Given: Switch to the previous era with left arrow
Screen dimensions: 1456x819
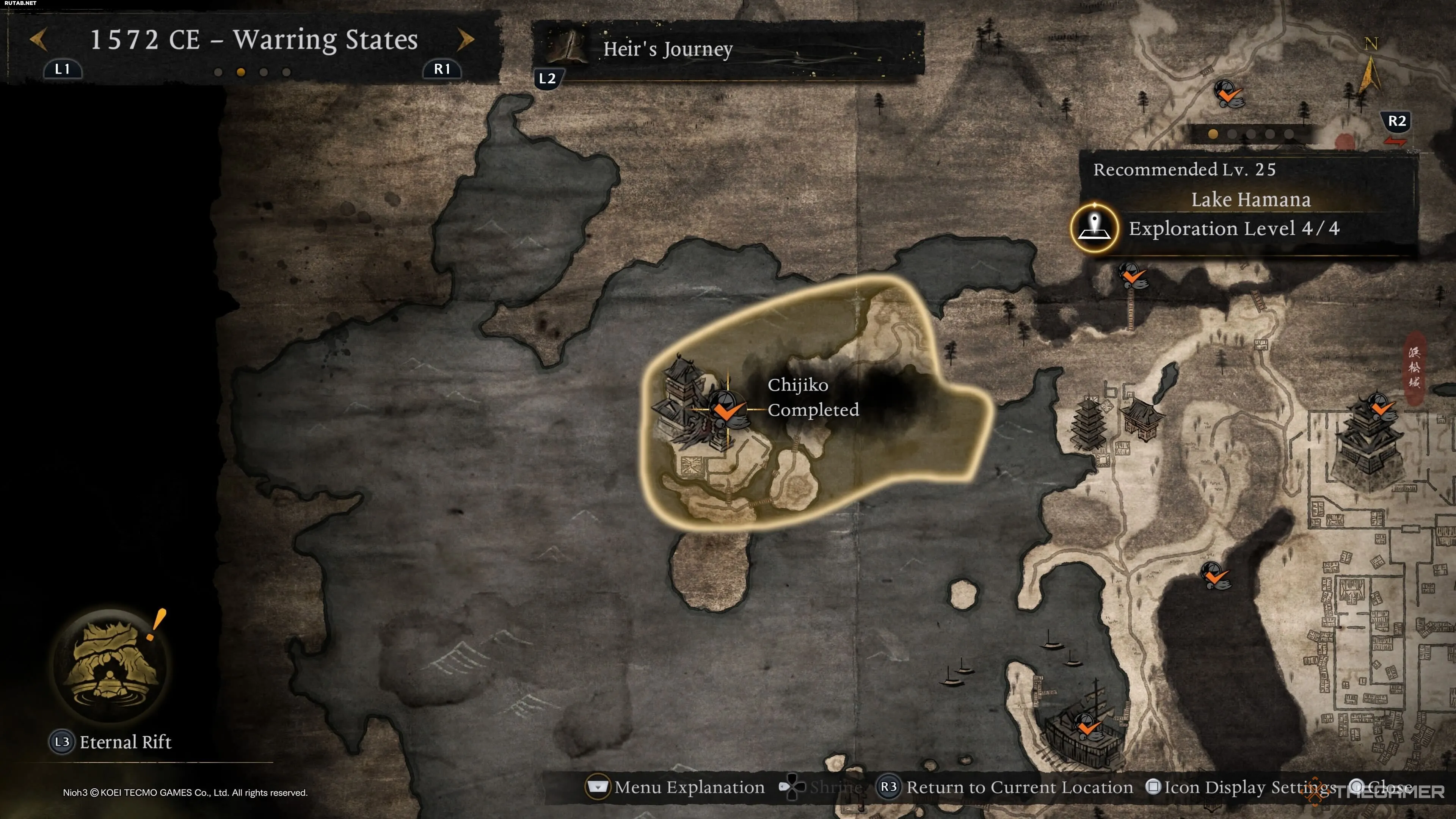Looking at the screenshot, I should click(x=38, y=40).
